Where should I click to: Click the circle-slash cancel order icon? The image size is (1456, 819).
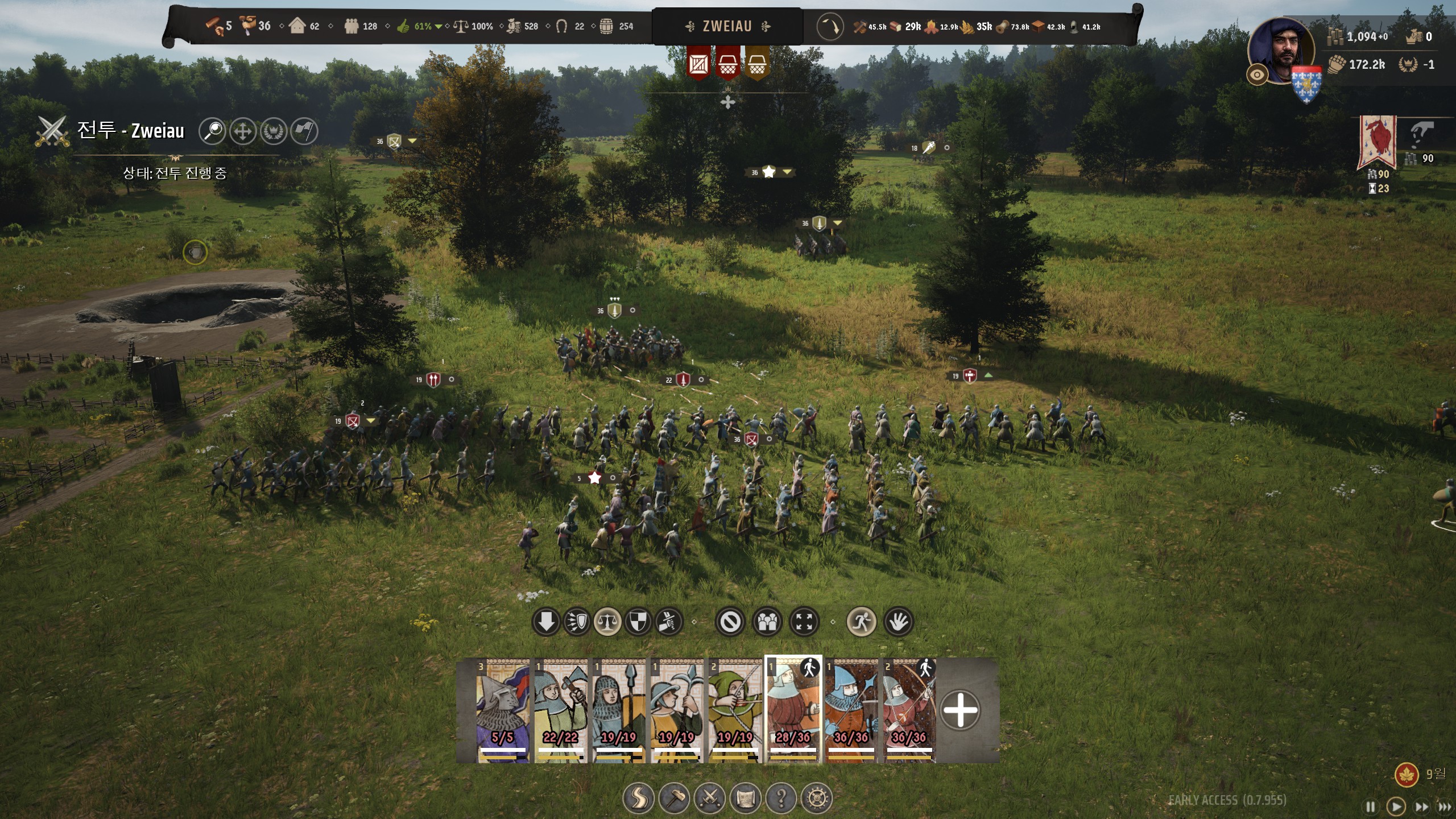pyautogui.click(x=730, y=622)
